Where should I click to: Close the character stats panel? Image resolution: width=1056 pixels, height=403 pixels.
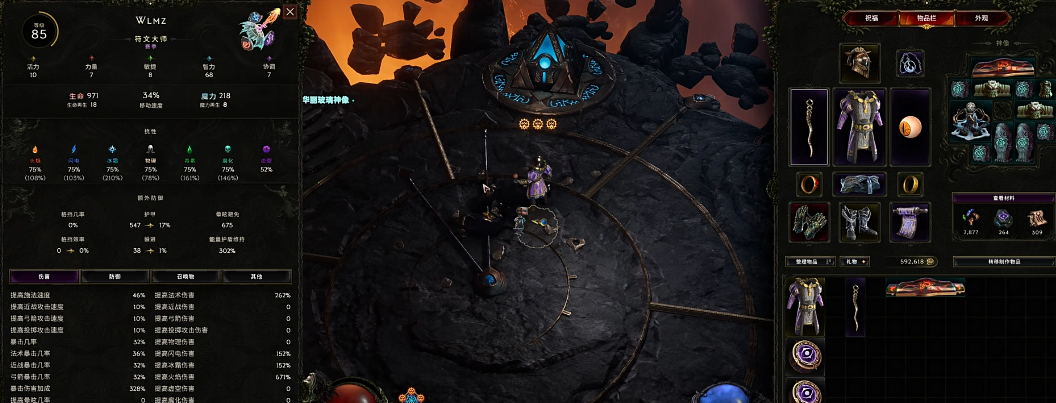coord(290,12)
